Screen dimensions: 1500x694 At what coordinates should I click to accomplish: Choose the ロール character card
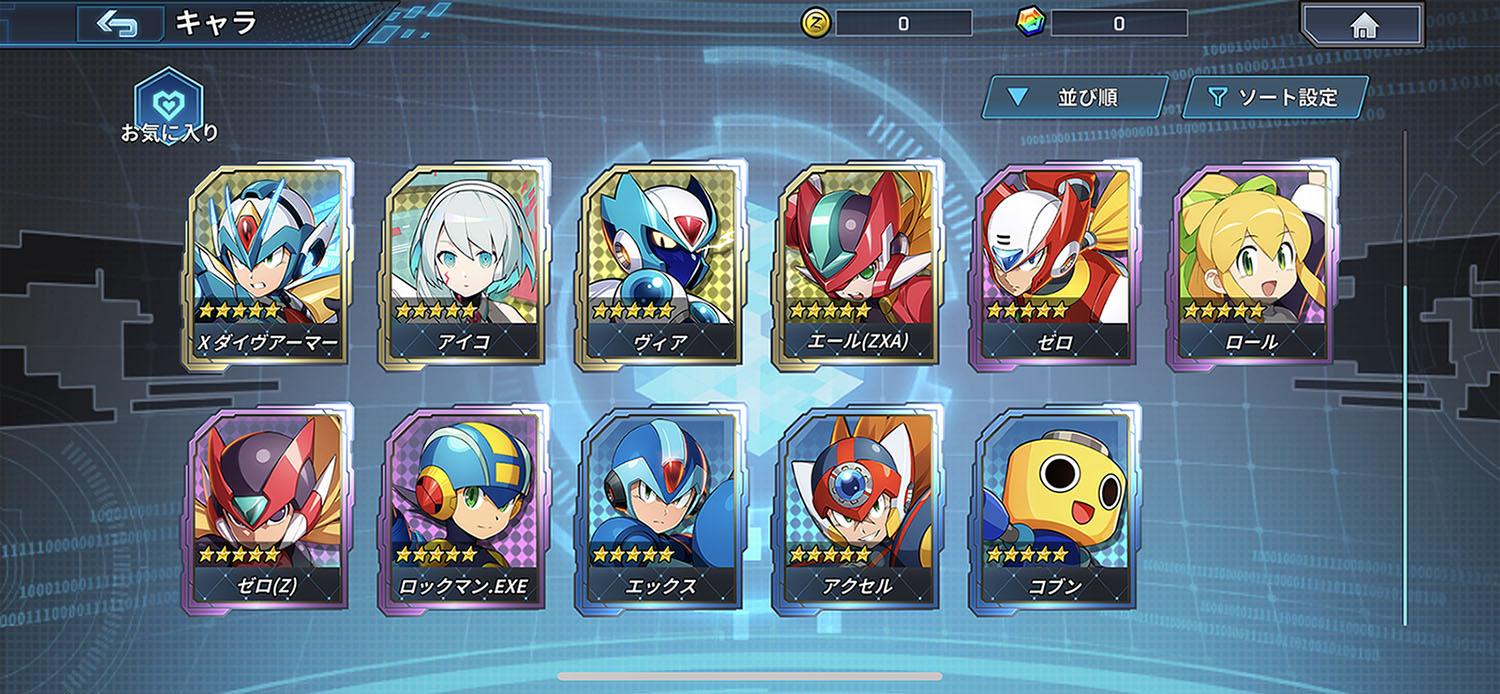(x=1251, y=265)
